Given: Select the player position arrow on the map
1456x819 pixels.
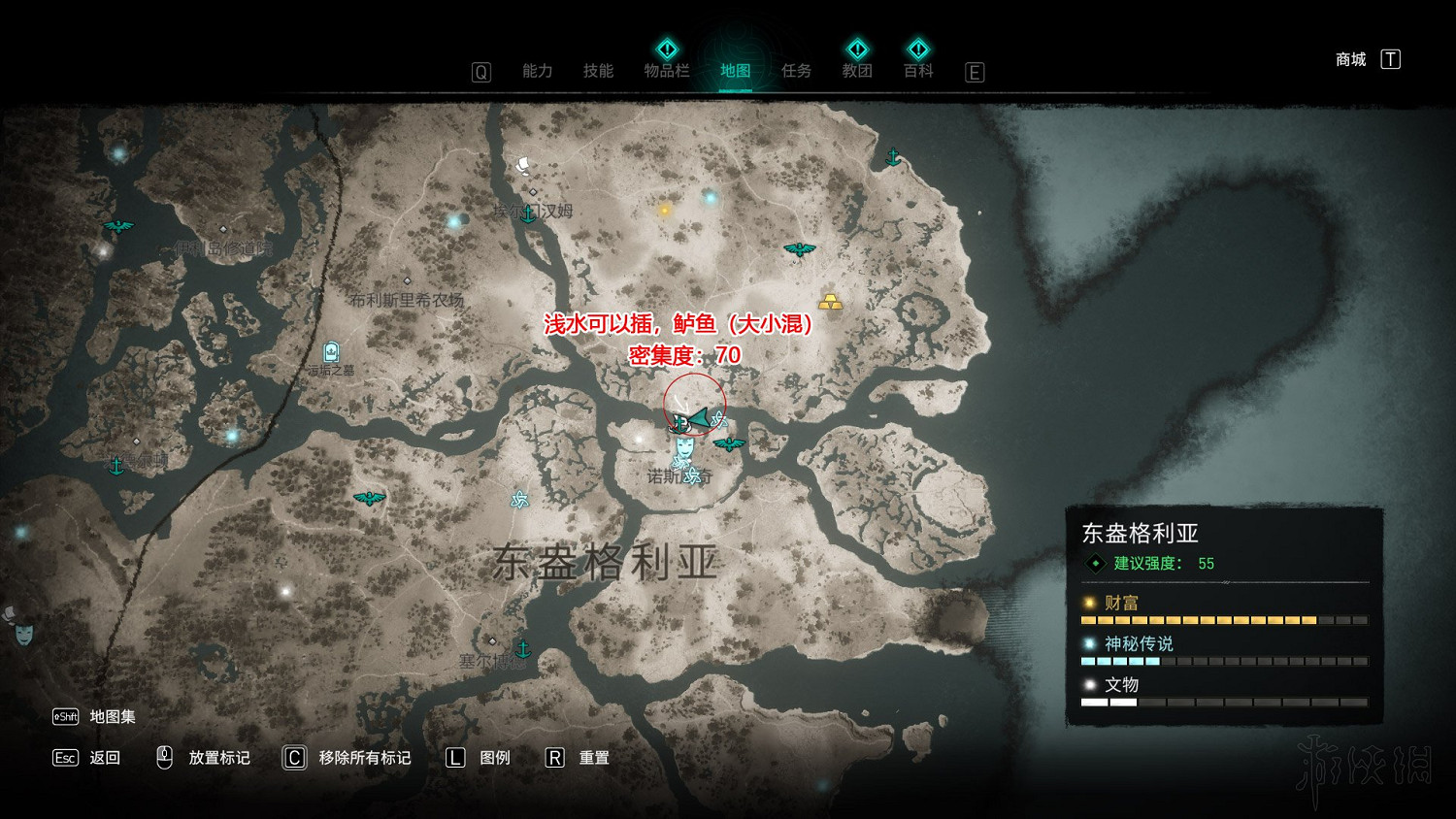Looking at the screenshot, I should point(700,419).
